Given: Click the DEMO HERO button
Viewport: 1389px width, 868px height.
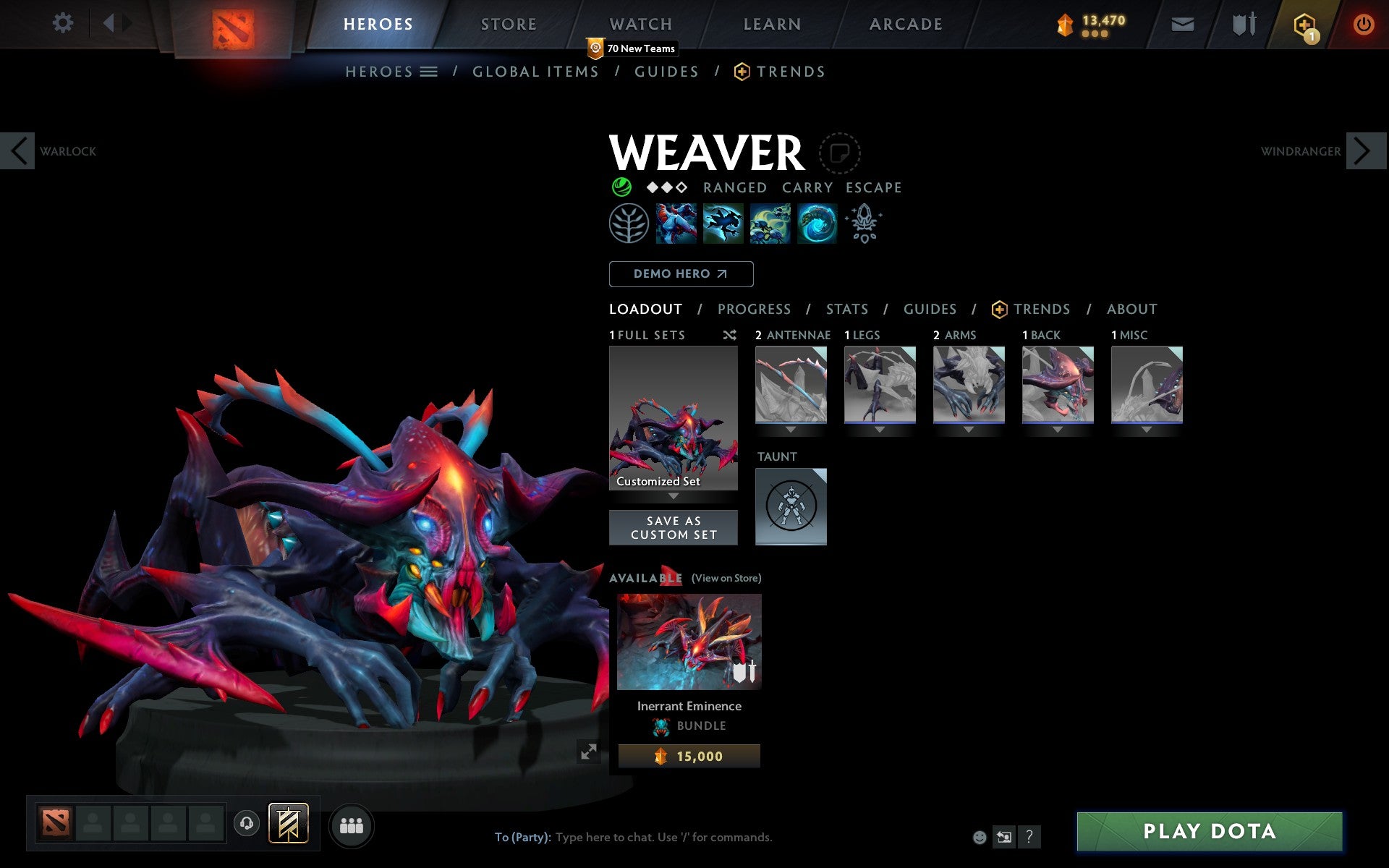Looking at the screenshot, I should [681, 274].
